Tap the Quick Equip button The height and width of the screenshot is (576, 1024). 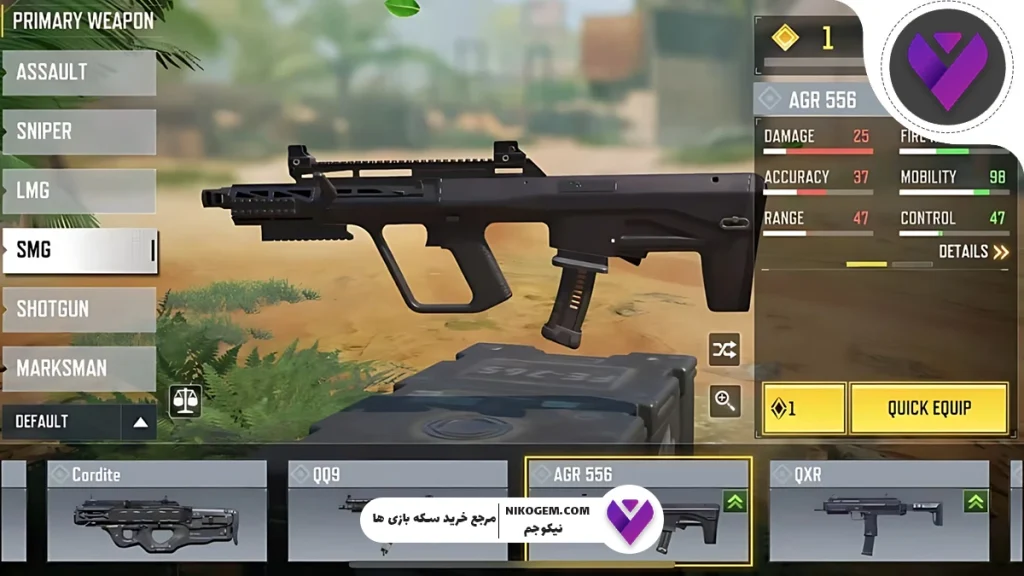[x=929, y=408]
